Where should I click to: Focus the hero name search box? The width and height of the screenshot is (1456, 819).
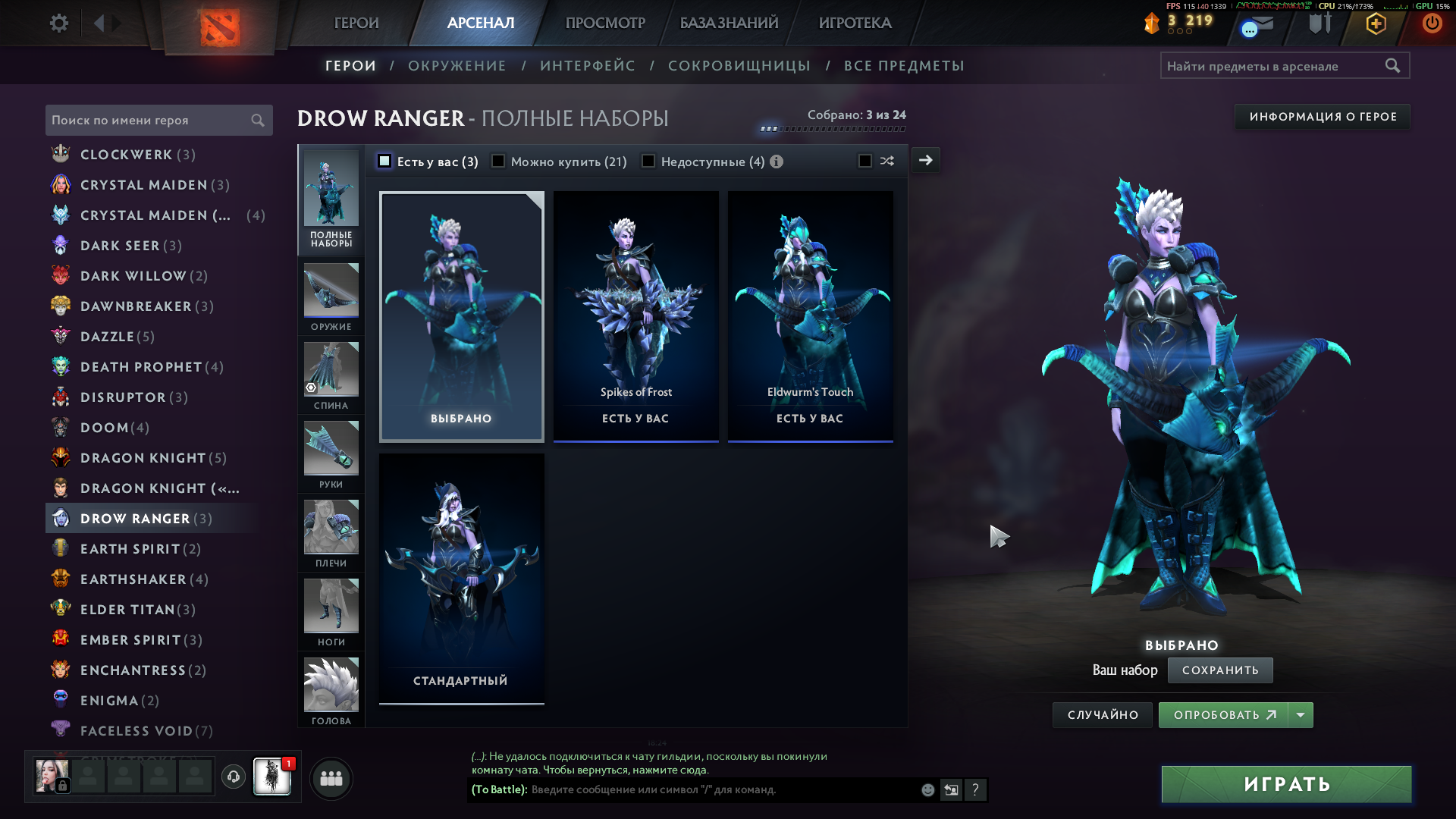pyautogui.click(x=149, y=121)
